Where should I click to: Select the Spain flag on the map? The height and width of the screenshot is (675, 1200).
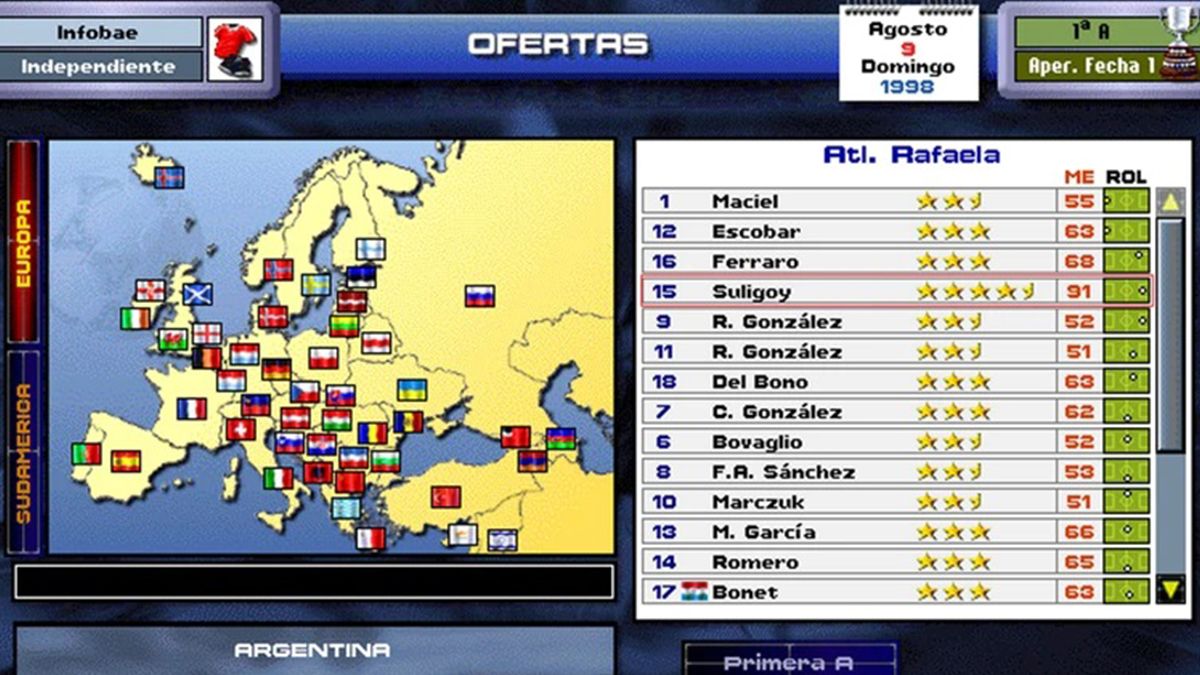coord(126,461)
